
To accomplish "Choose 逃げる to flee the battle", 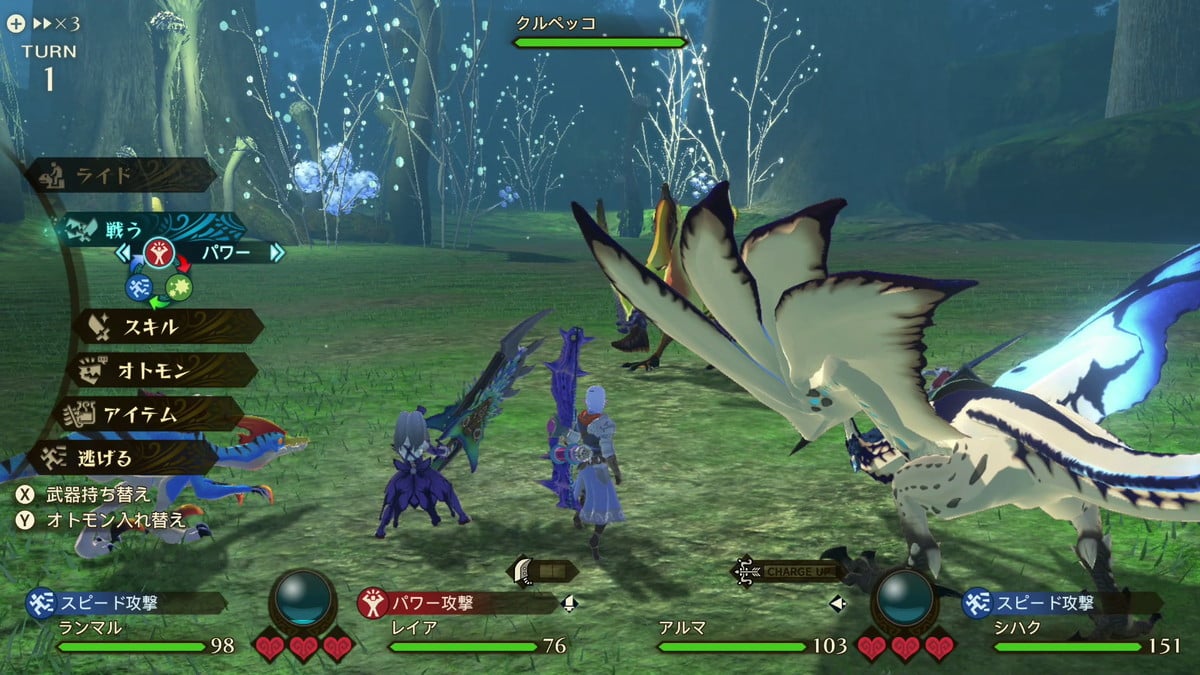I will (x=120, y=458).
